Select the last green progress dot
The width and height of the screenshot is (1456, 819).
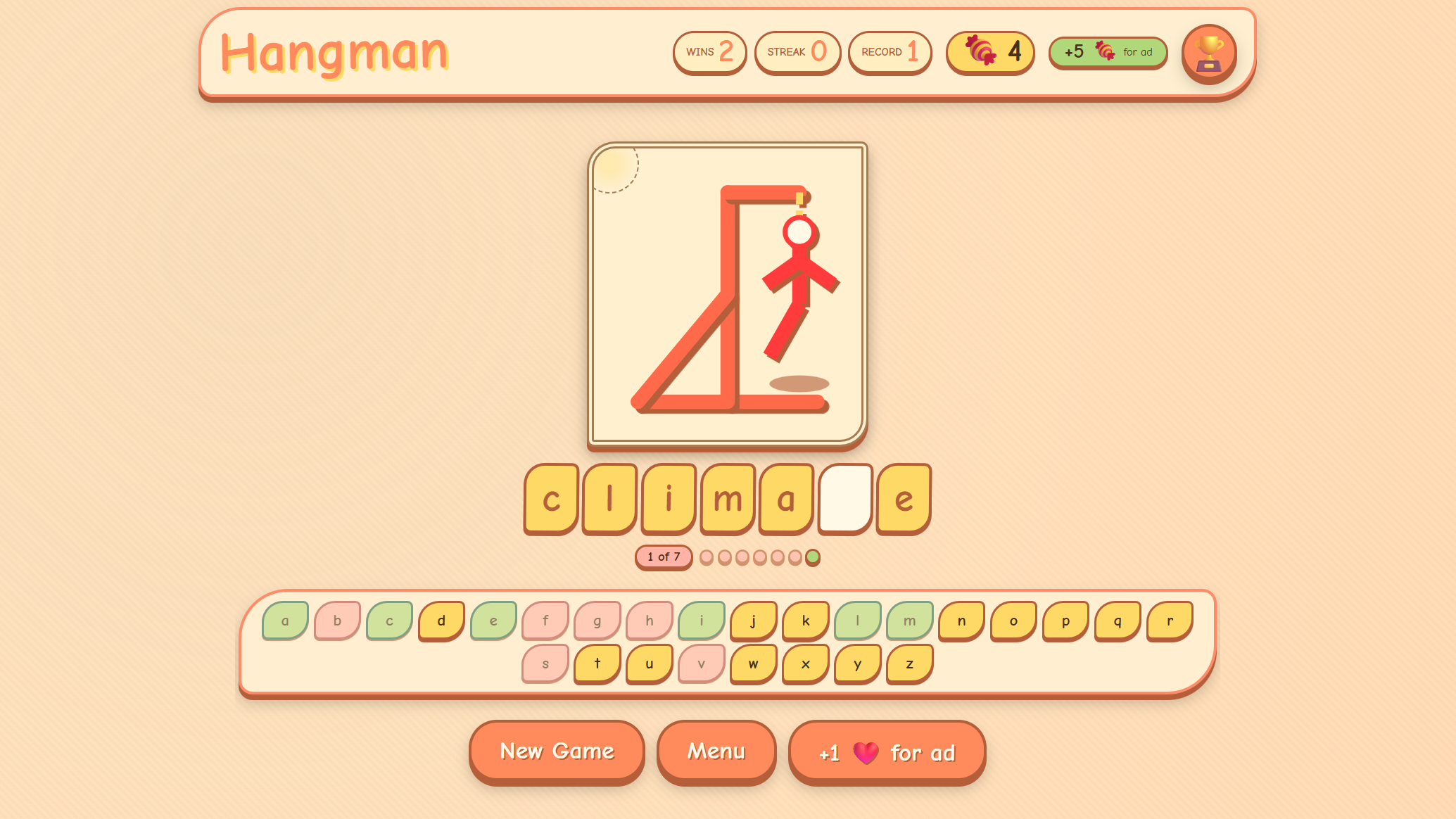tap(814, 556)
